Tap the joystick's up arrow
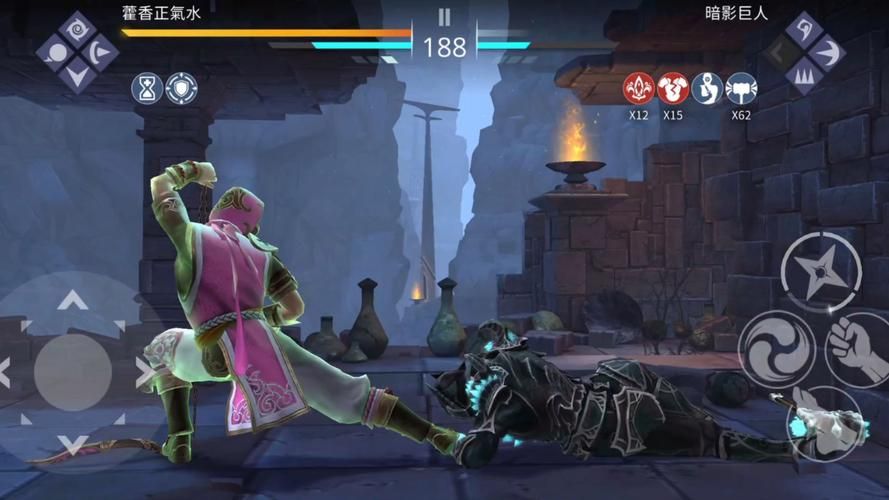 [72, 300]
